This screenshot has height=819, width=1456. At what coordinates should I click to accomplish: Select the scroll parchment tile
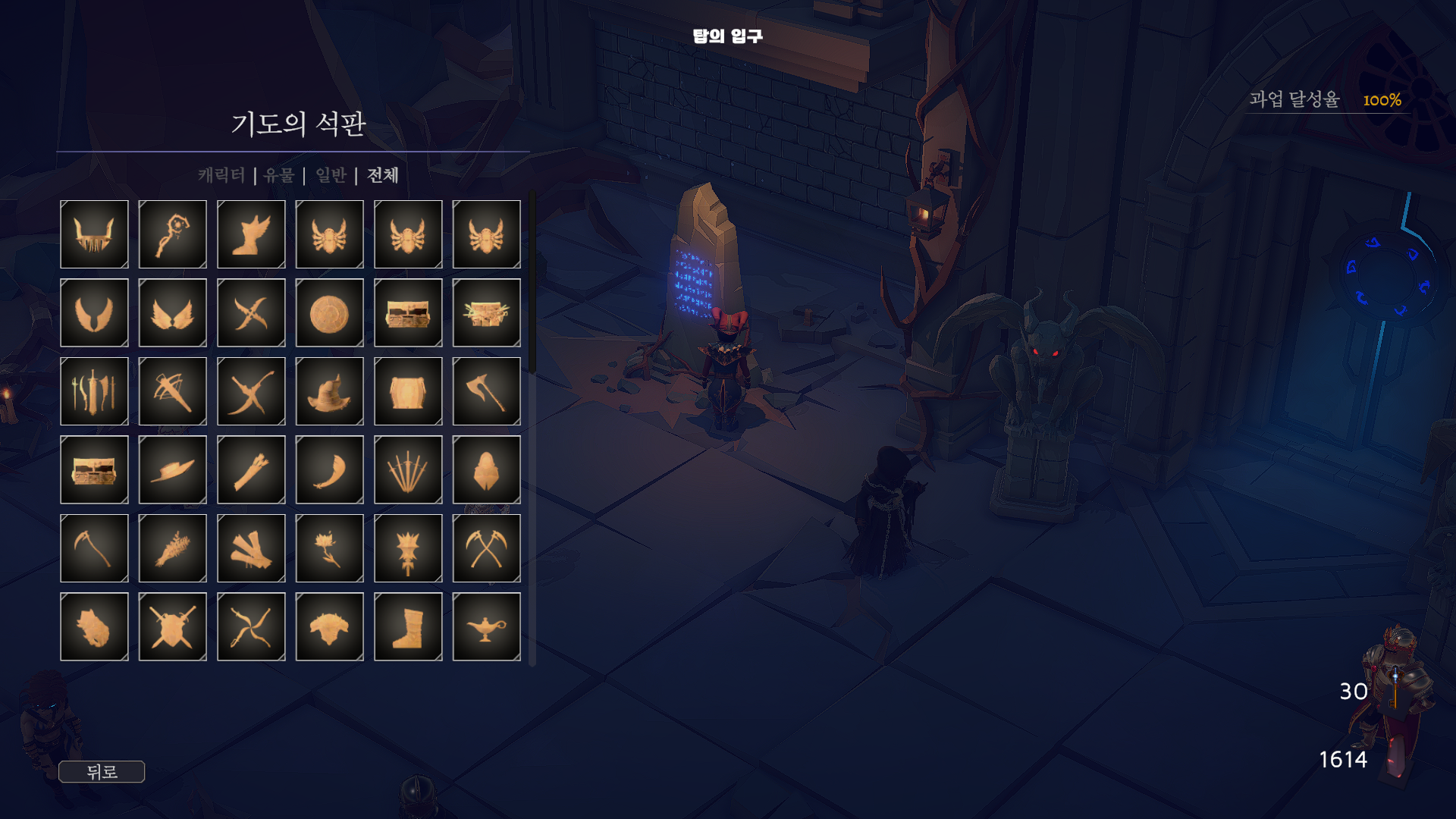point(408,391)
